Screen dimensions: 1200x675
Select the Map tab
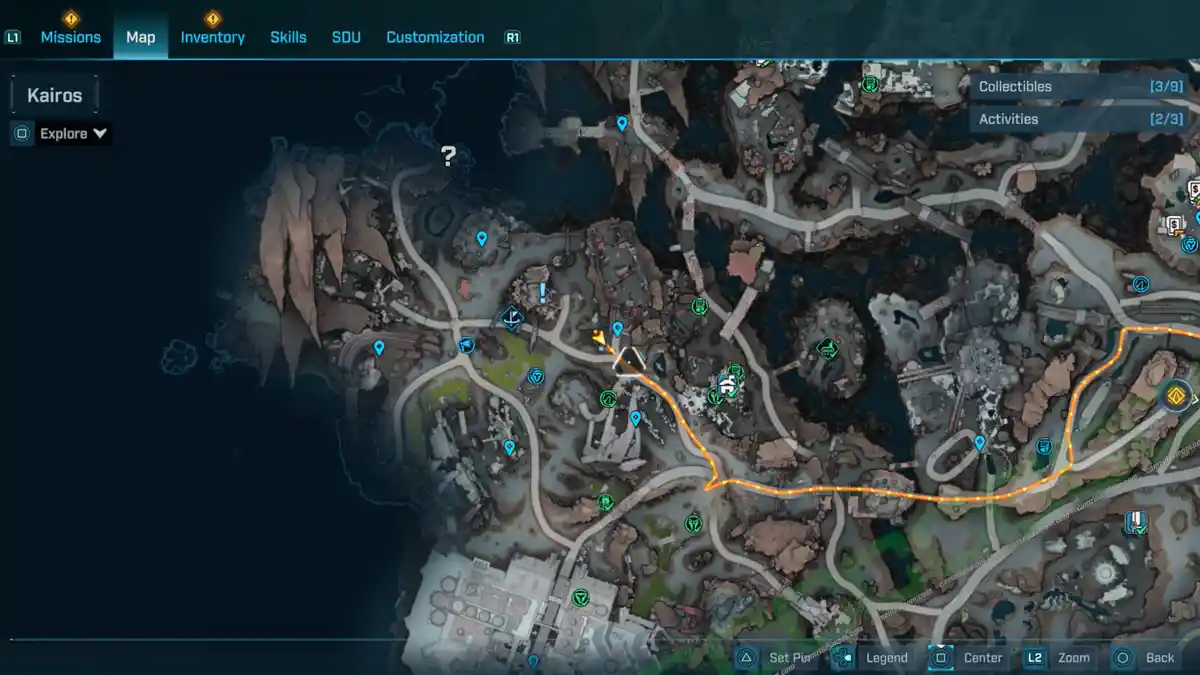click(x=140, y=37)
